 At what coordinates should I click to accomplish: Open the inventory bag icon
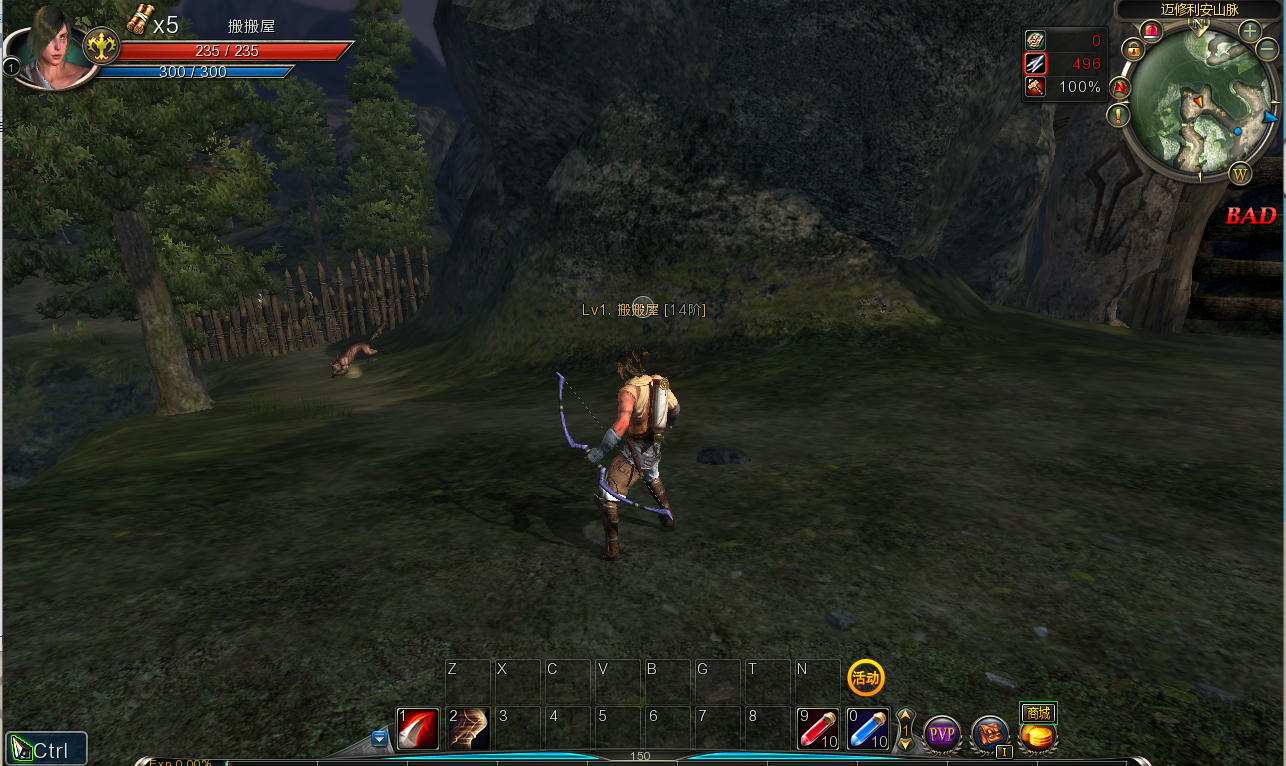click(x=990, y=735)
